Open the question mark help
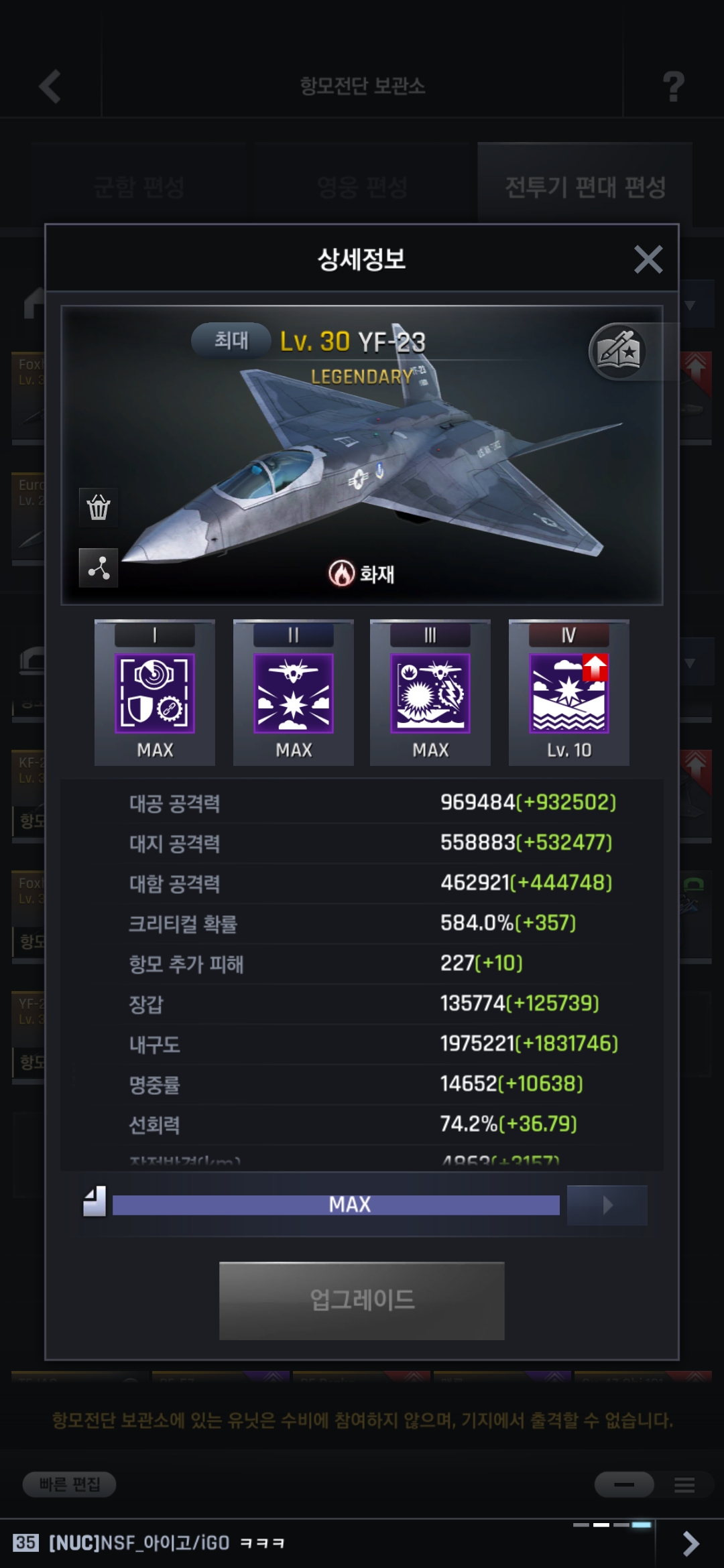Screen dimensions: 724x1568 pyautogui.click(x=673, y=86)
